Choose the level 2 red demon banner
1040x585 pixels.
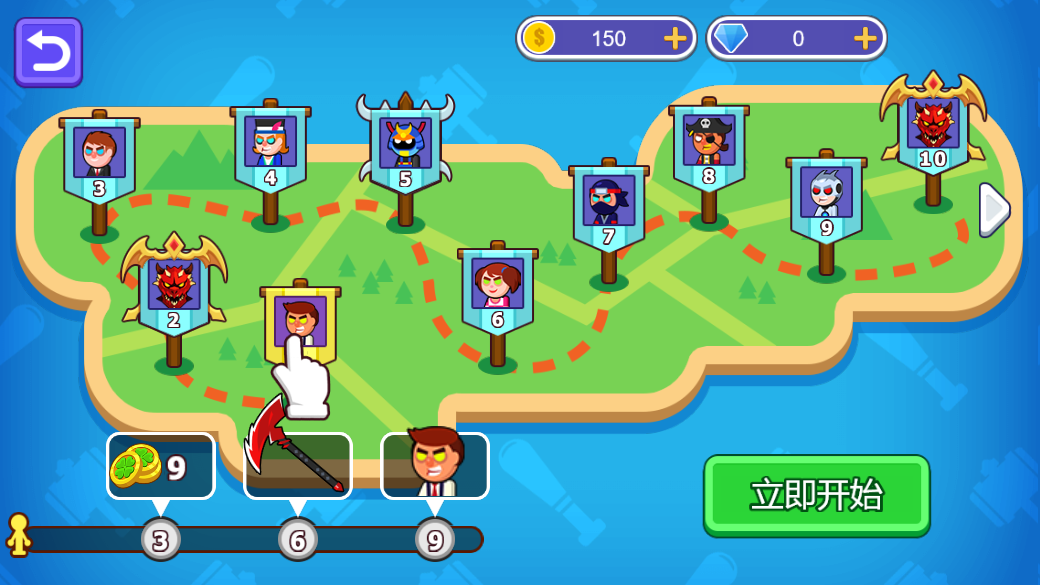coord(174,290)
